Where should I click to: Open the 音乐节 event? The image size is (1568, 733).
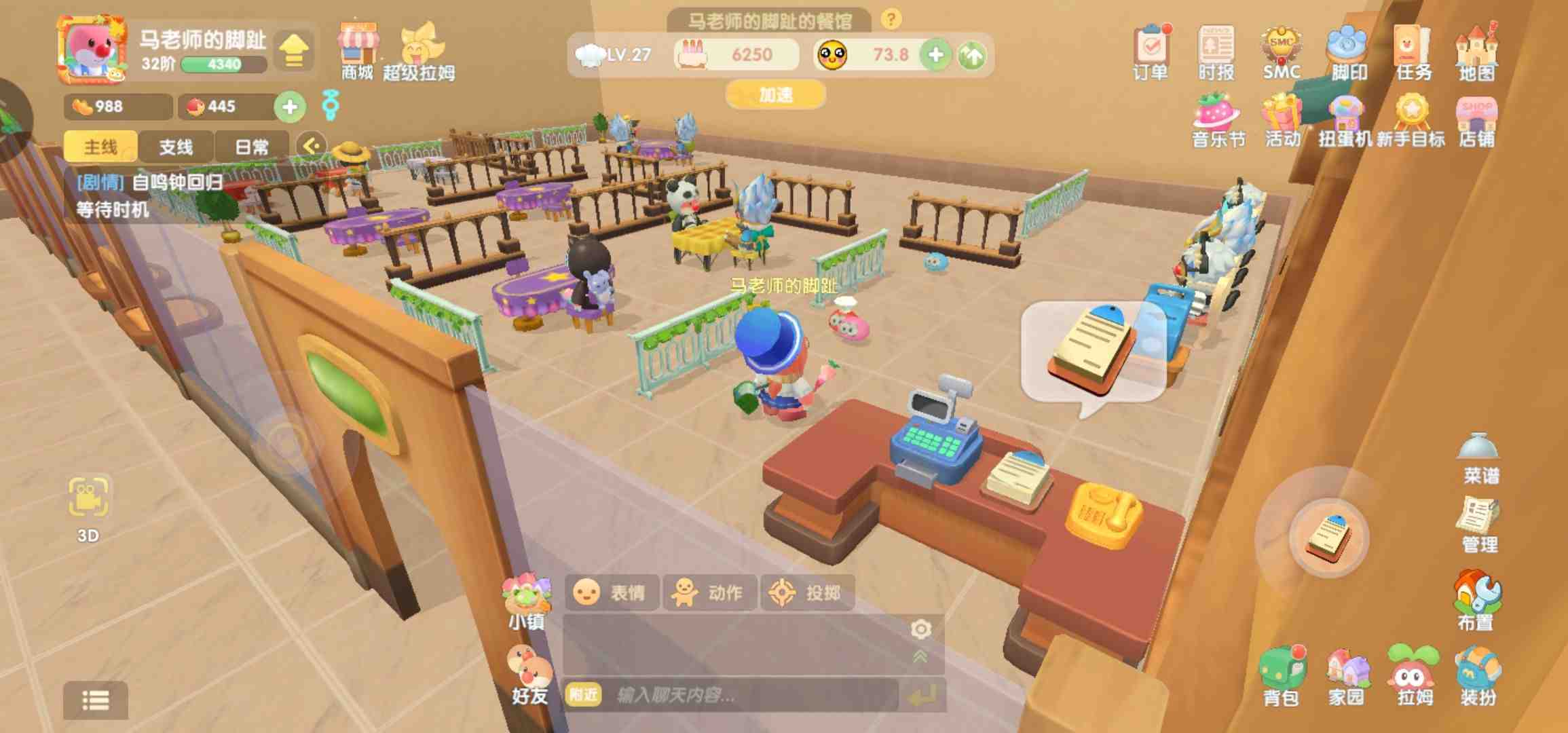[x=1218, y=121]
